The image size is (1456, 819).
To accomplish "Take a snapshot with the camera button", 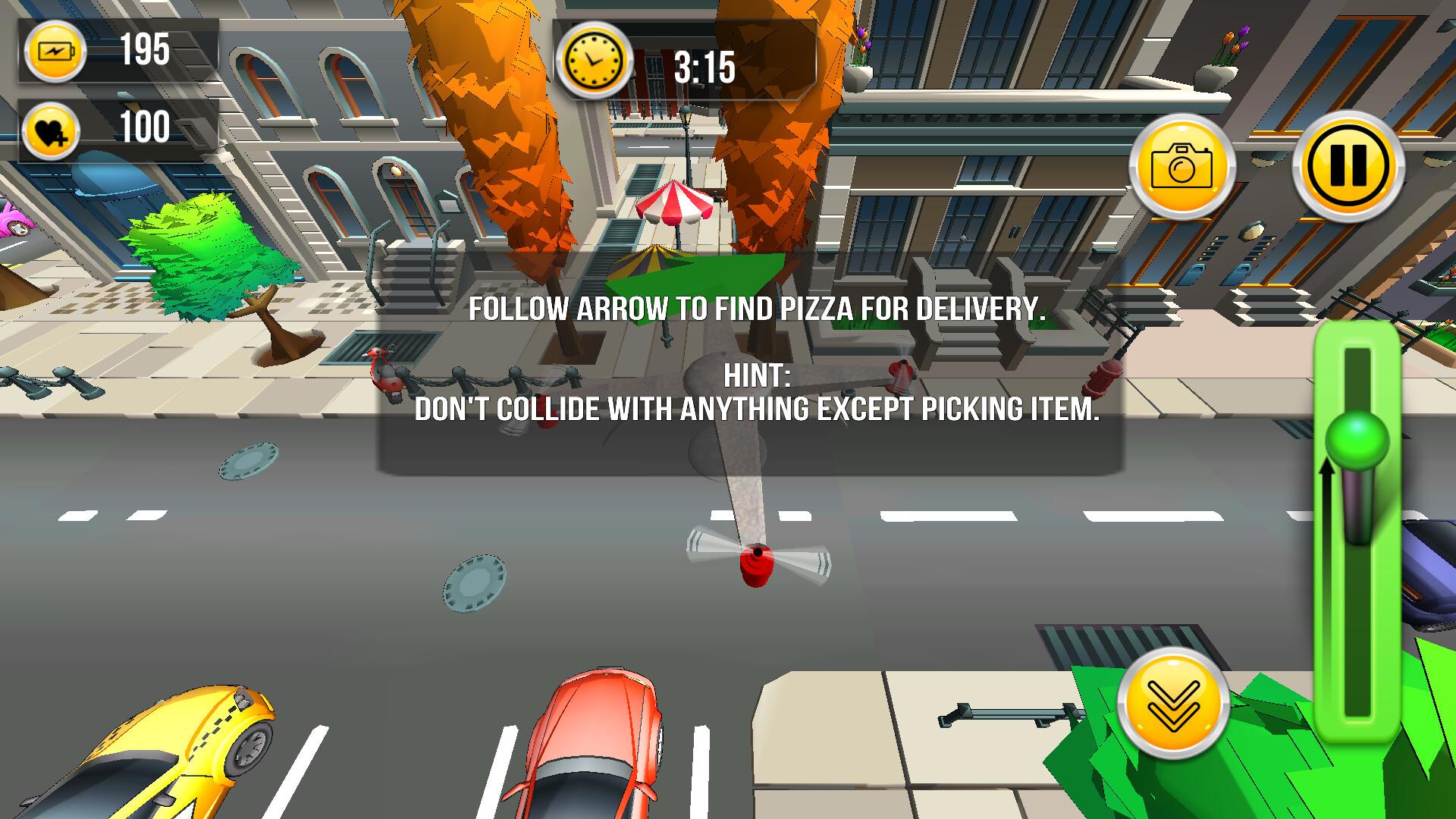I will (1181, 166).
